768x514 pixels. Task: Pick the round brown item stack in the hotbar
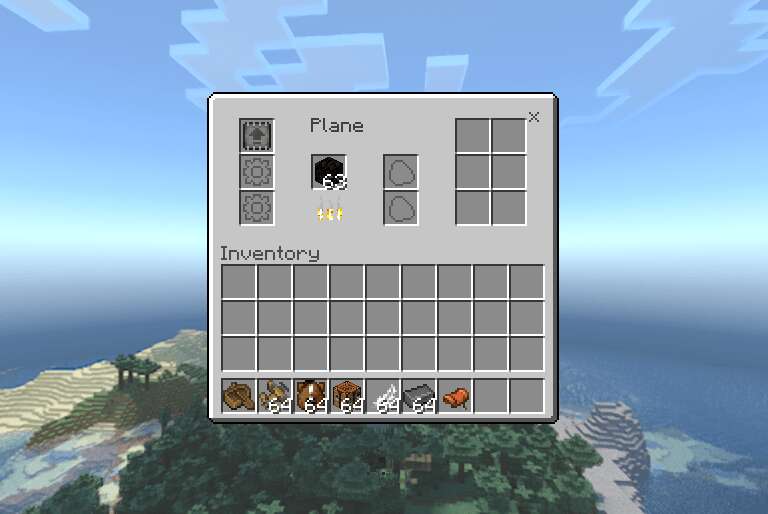[310, 397]
